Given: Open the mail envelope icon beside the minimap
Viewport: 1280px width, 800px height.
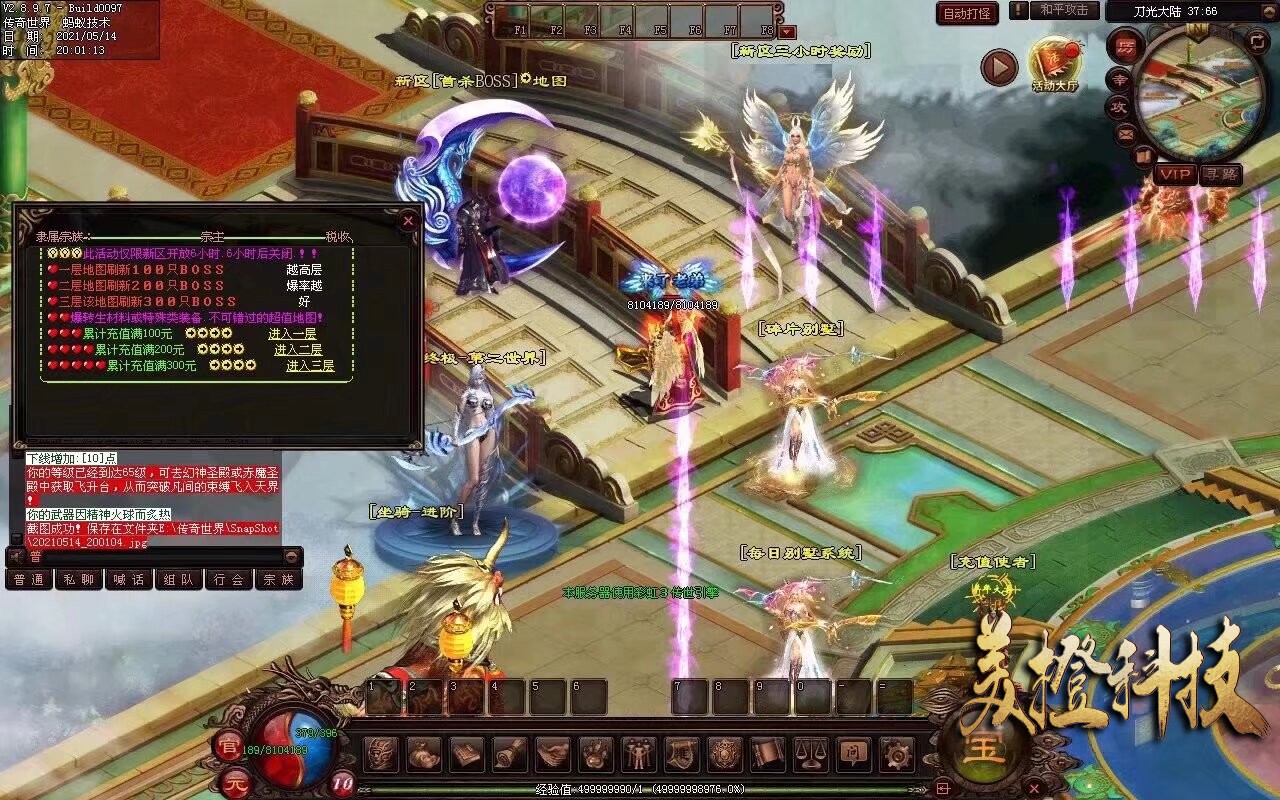Looking at the screenshot, I should 1127,133.
